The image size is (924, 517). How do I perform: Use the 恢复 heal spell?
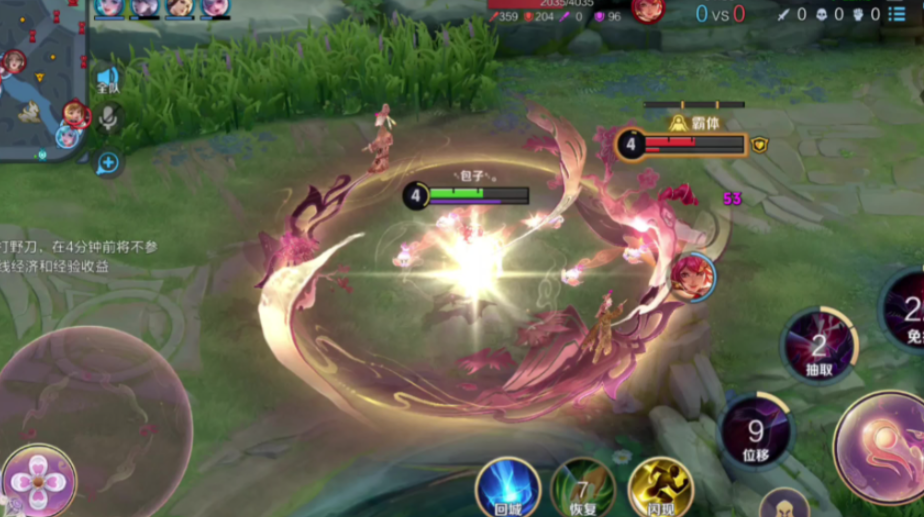point(582,488)
